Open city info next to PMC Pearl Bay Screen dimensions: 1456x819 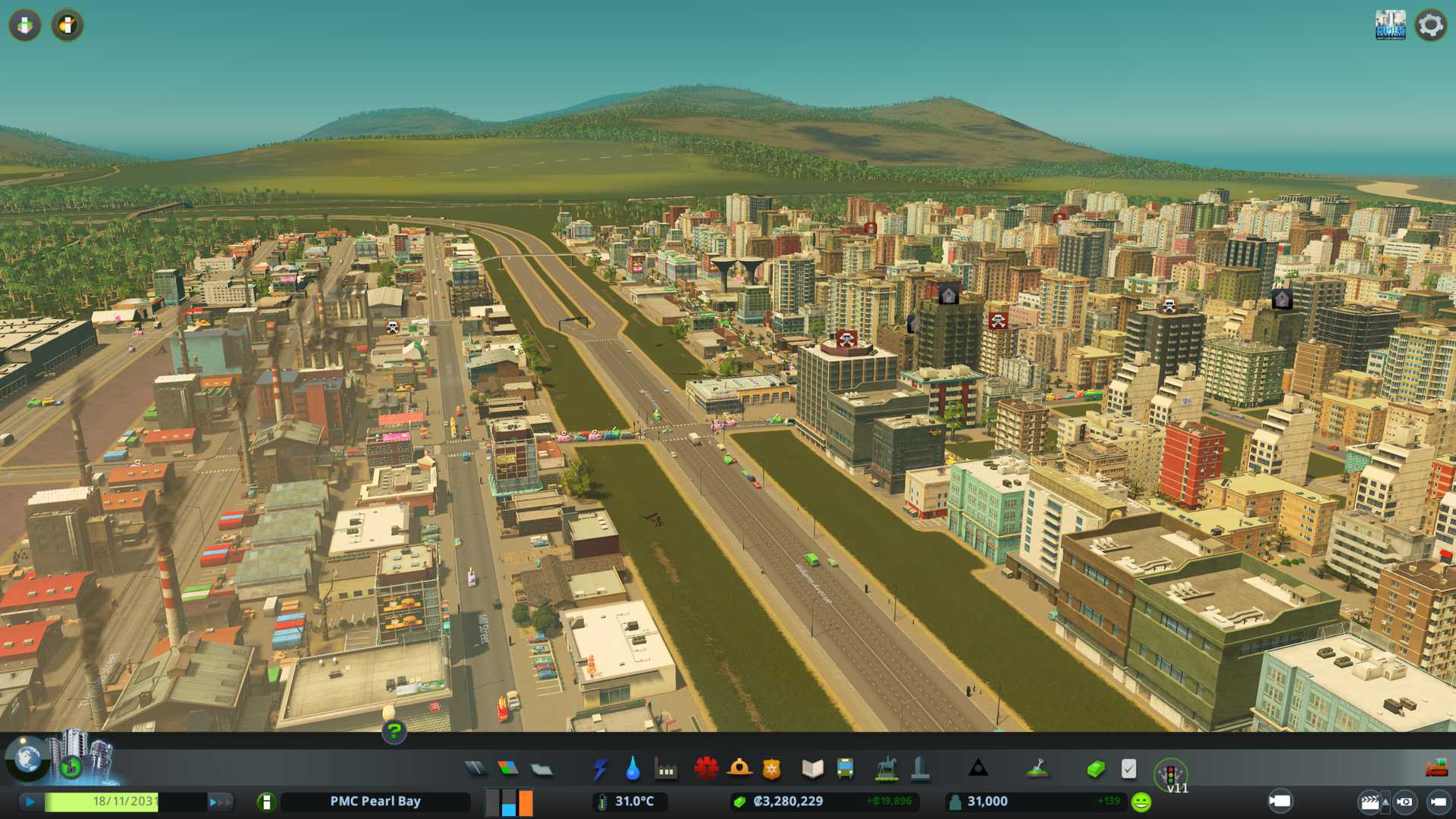266,802
